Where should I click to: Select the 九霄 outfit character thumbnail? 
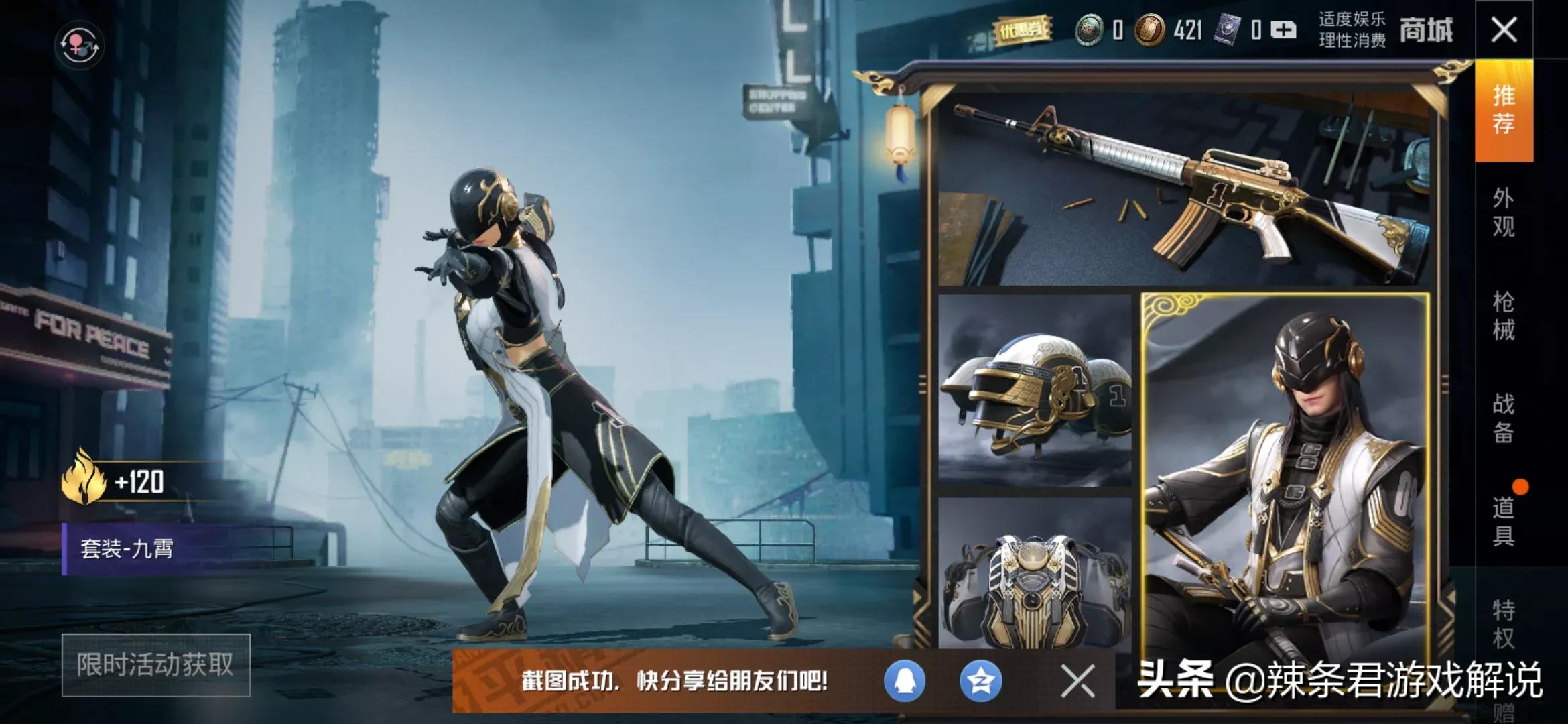(1285, 469)
